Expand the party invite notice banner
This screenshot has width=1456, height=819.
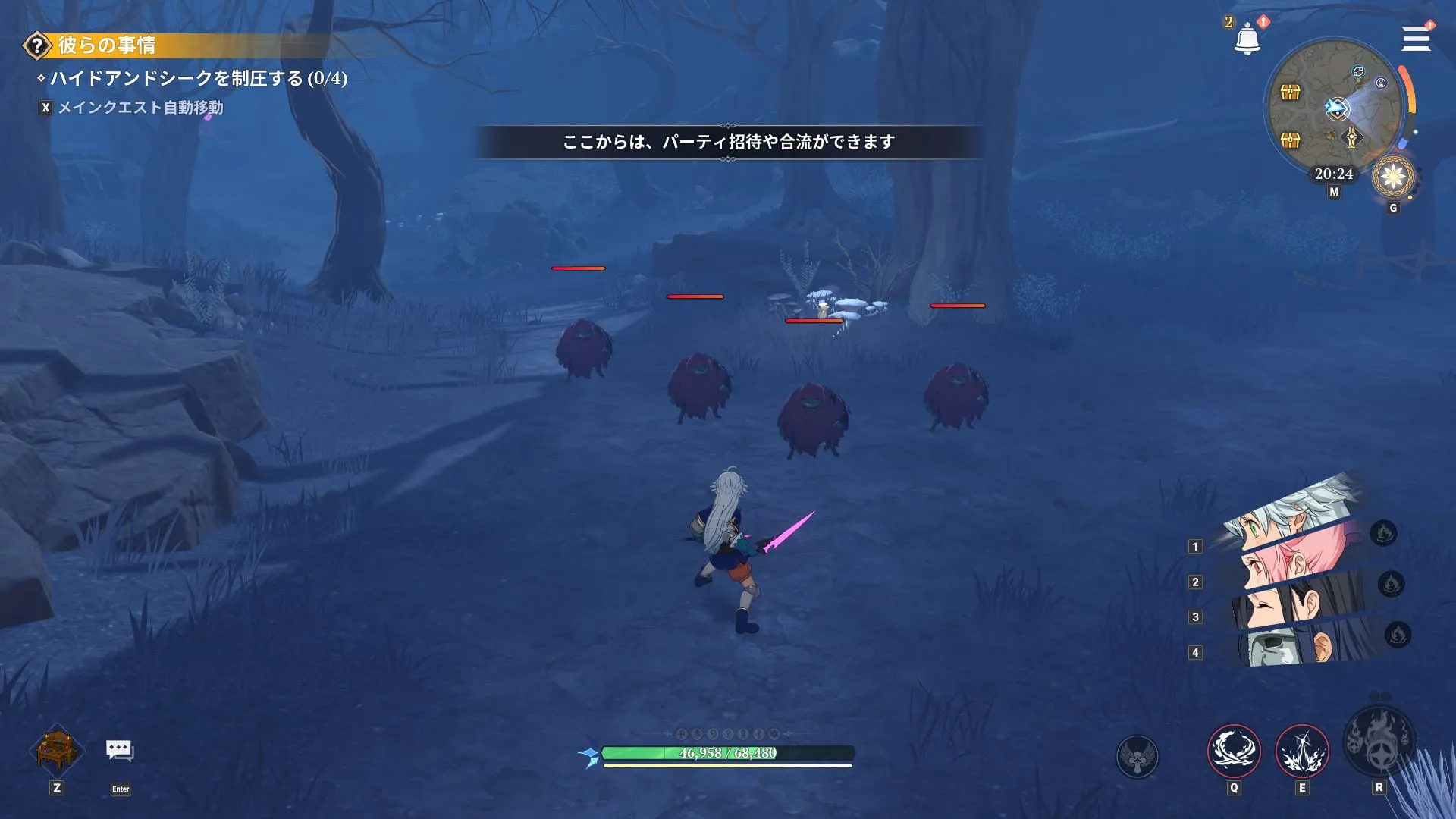tap(728, 140)
